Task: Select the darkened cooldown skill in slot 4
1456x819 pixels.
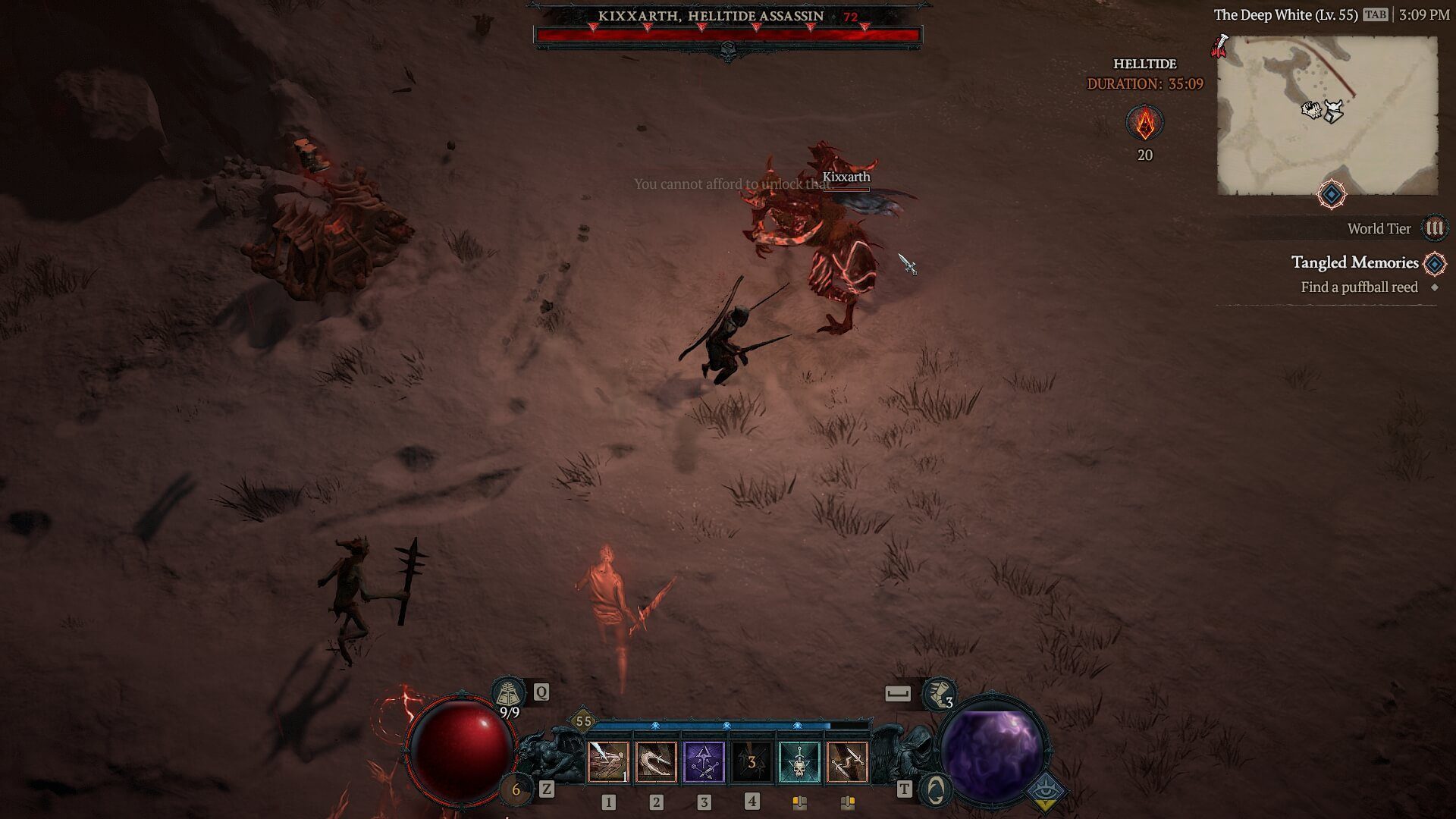Action: 752,761
